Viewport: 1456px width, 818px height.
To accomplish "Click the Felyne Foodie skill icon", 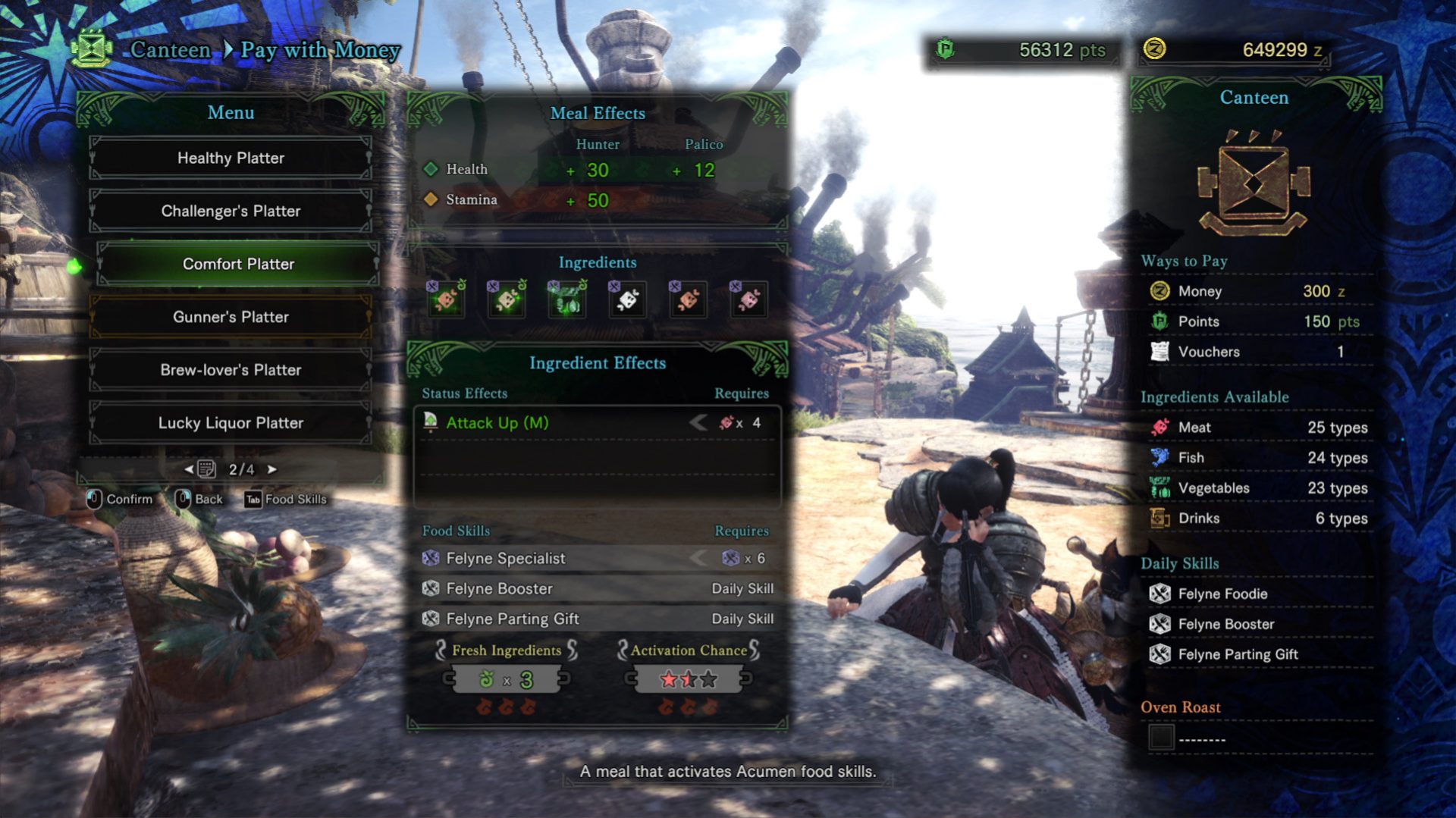I will pyautogui.click(x=1162, y=594).
